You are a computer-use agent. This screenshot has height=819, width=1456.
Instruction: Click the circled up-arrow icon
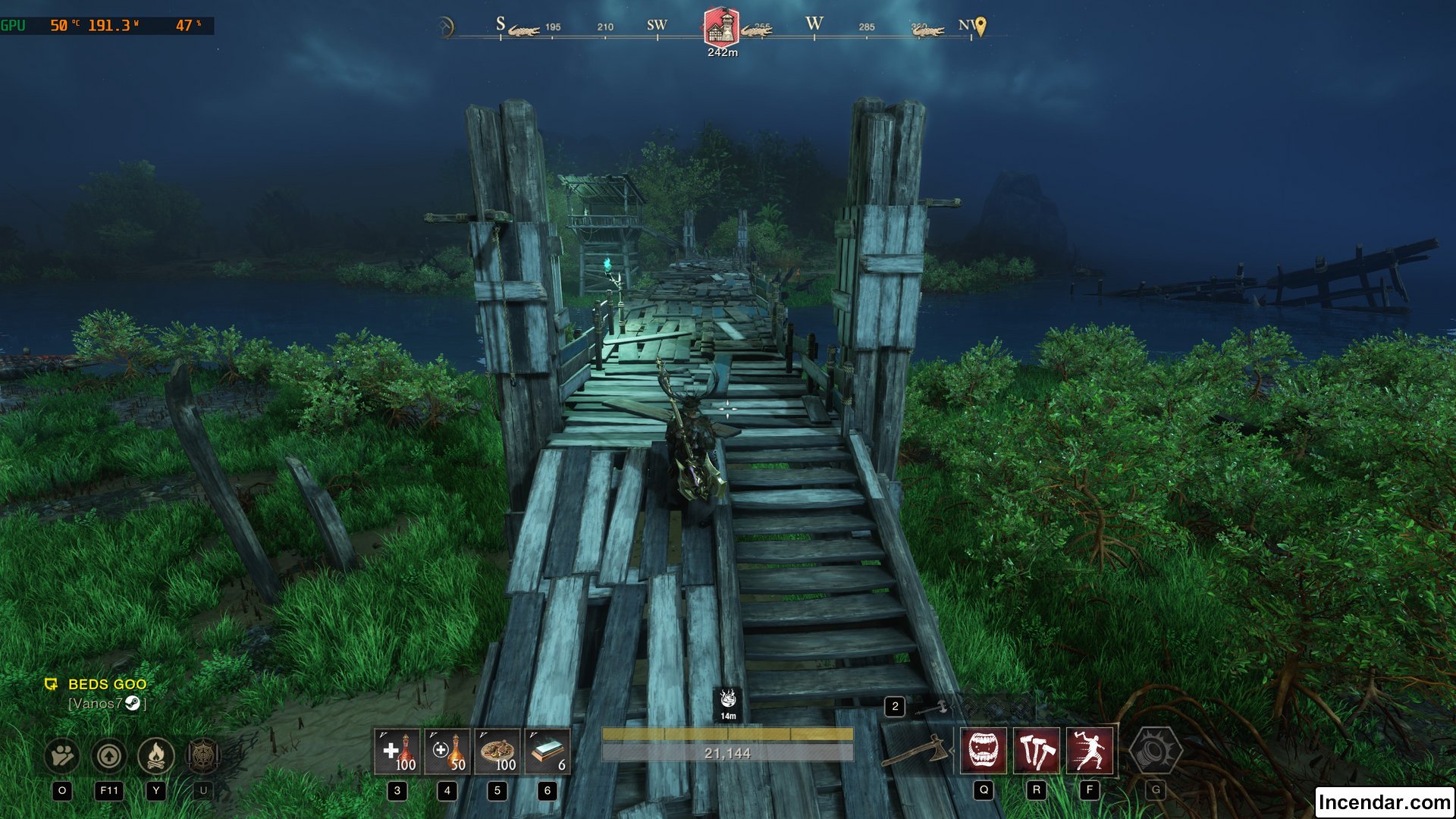pyautogui.click(x=109, y=755)
